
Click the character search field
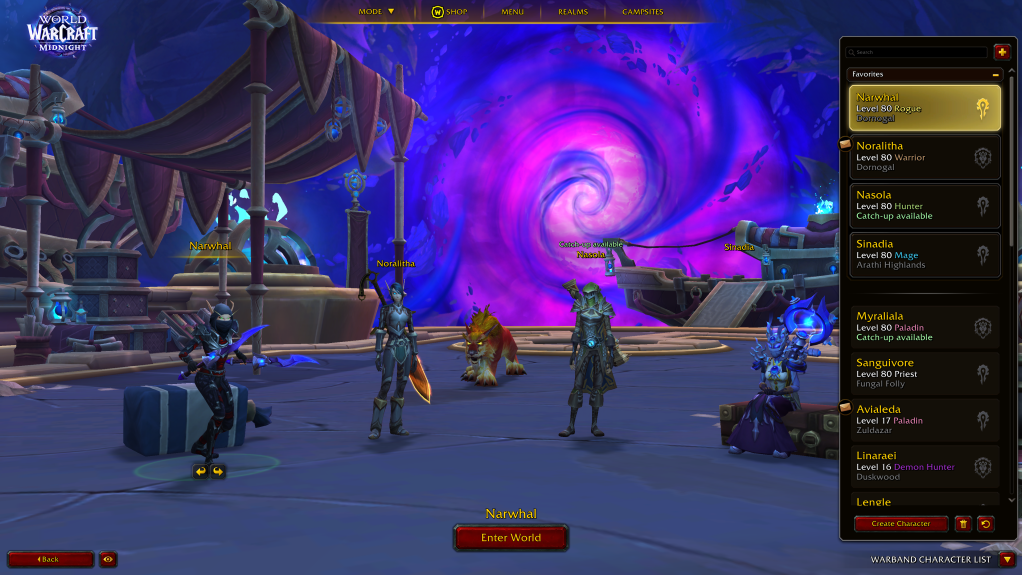point(916,52)
